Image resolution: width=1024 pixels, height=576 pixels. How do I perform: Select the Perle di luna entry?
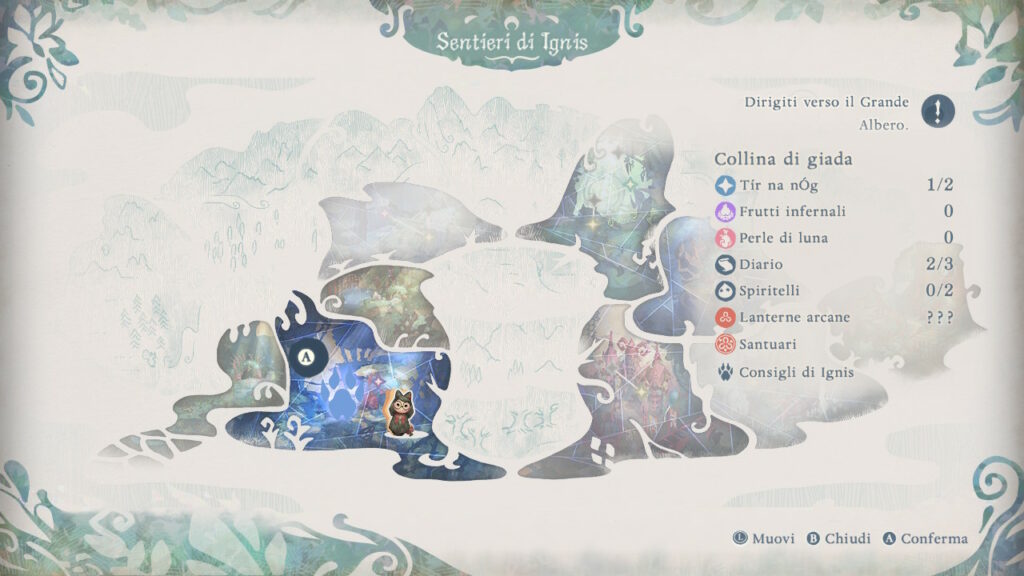pos(783,238)
